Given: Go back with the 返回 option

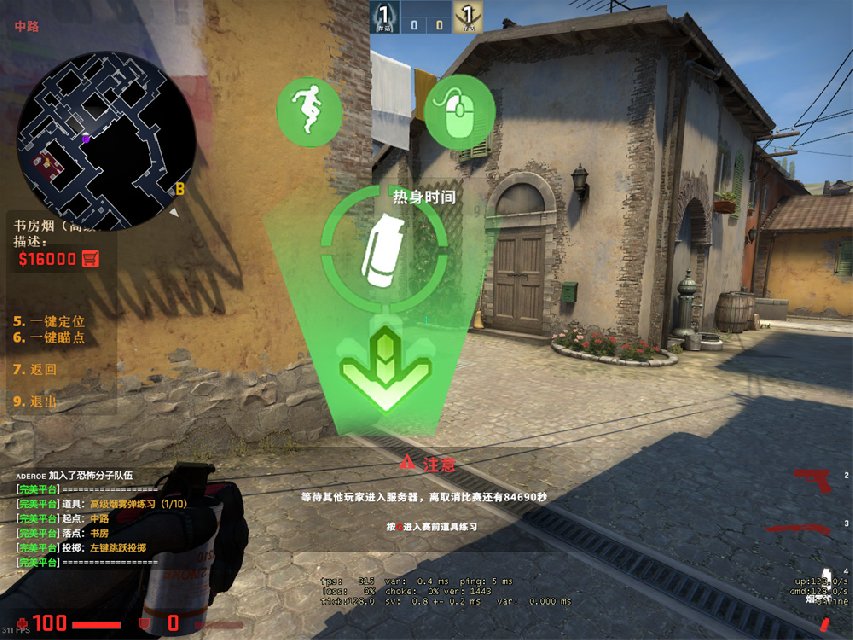Looking at the screenshot, I should (35, 369).
